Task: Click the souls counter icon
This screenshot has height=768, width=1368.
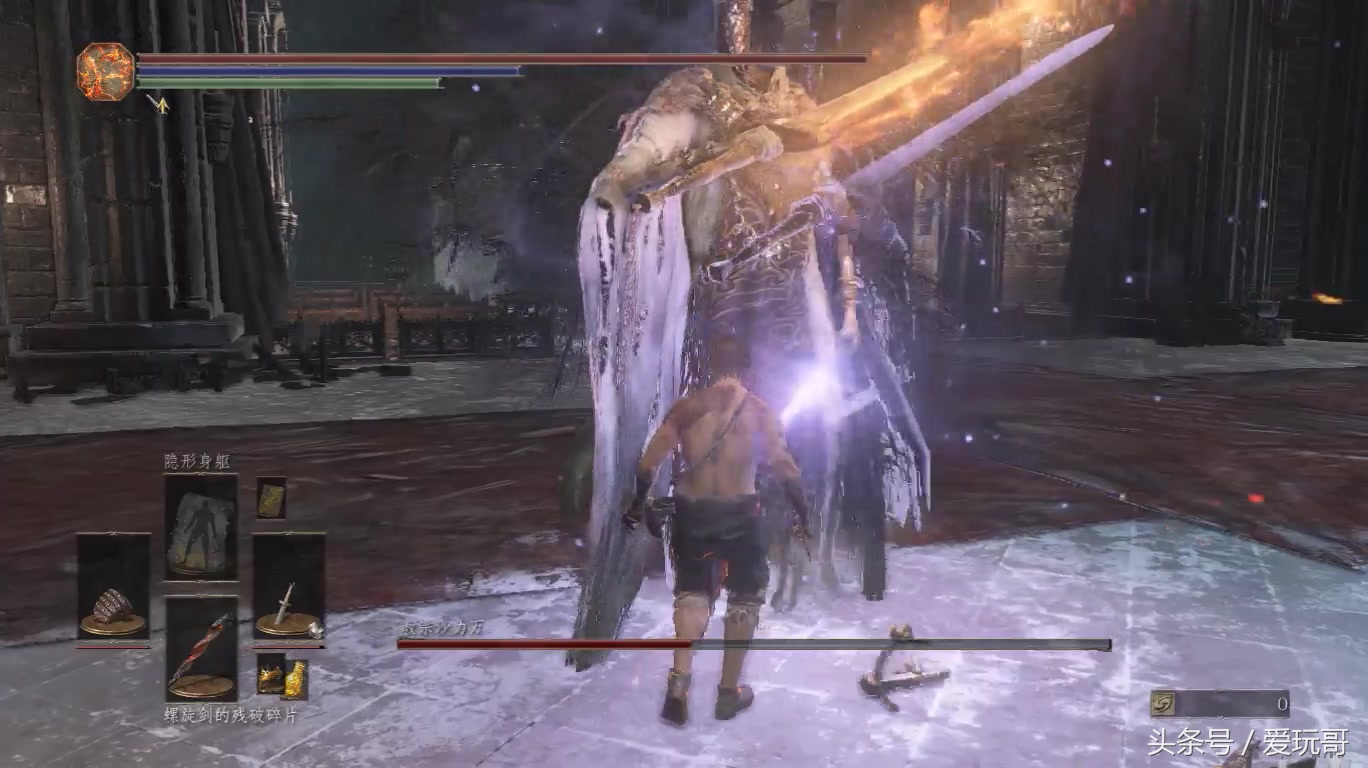Action: [x=1162, y=704]
